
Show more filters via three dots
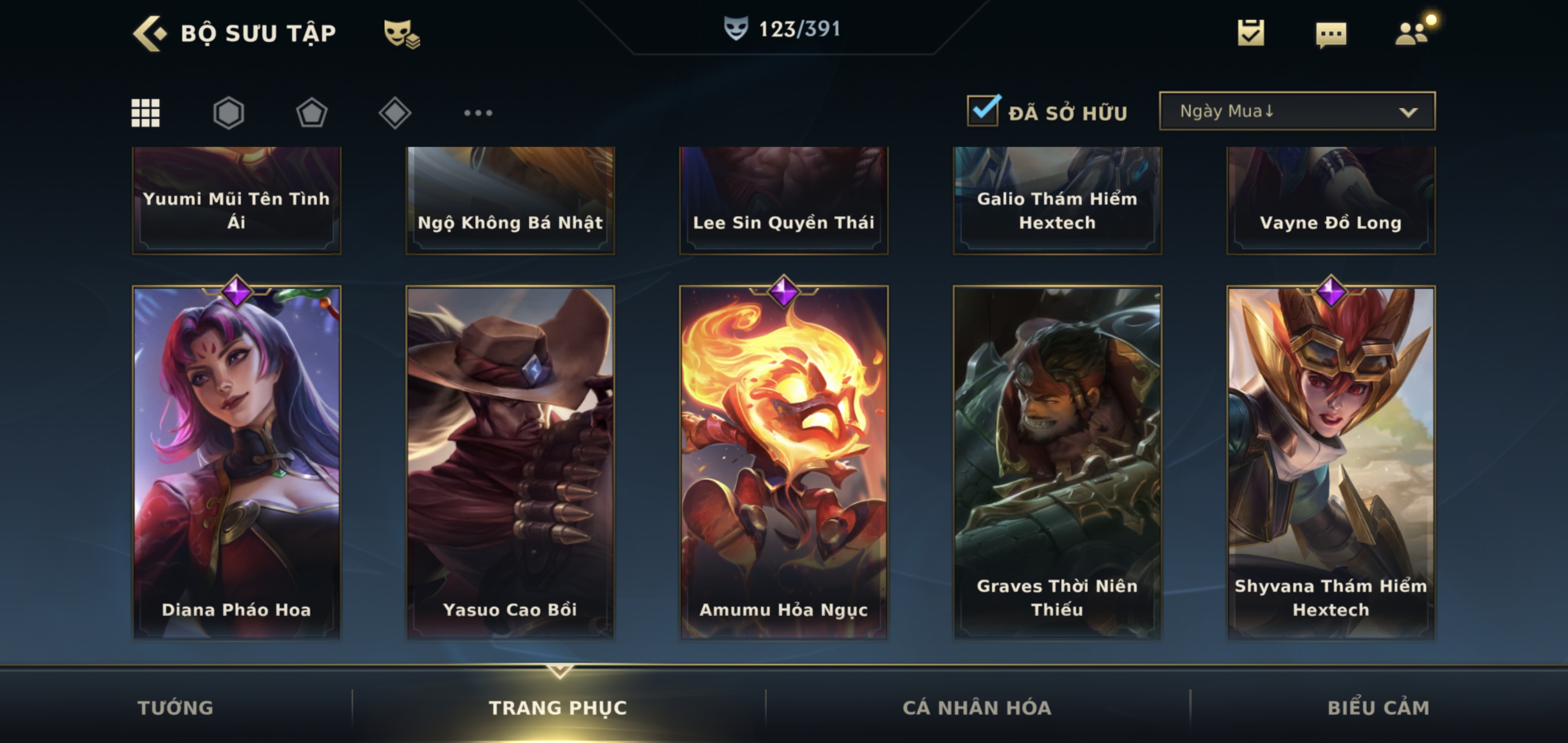click(x=478, y=112)
